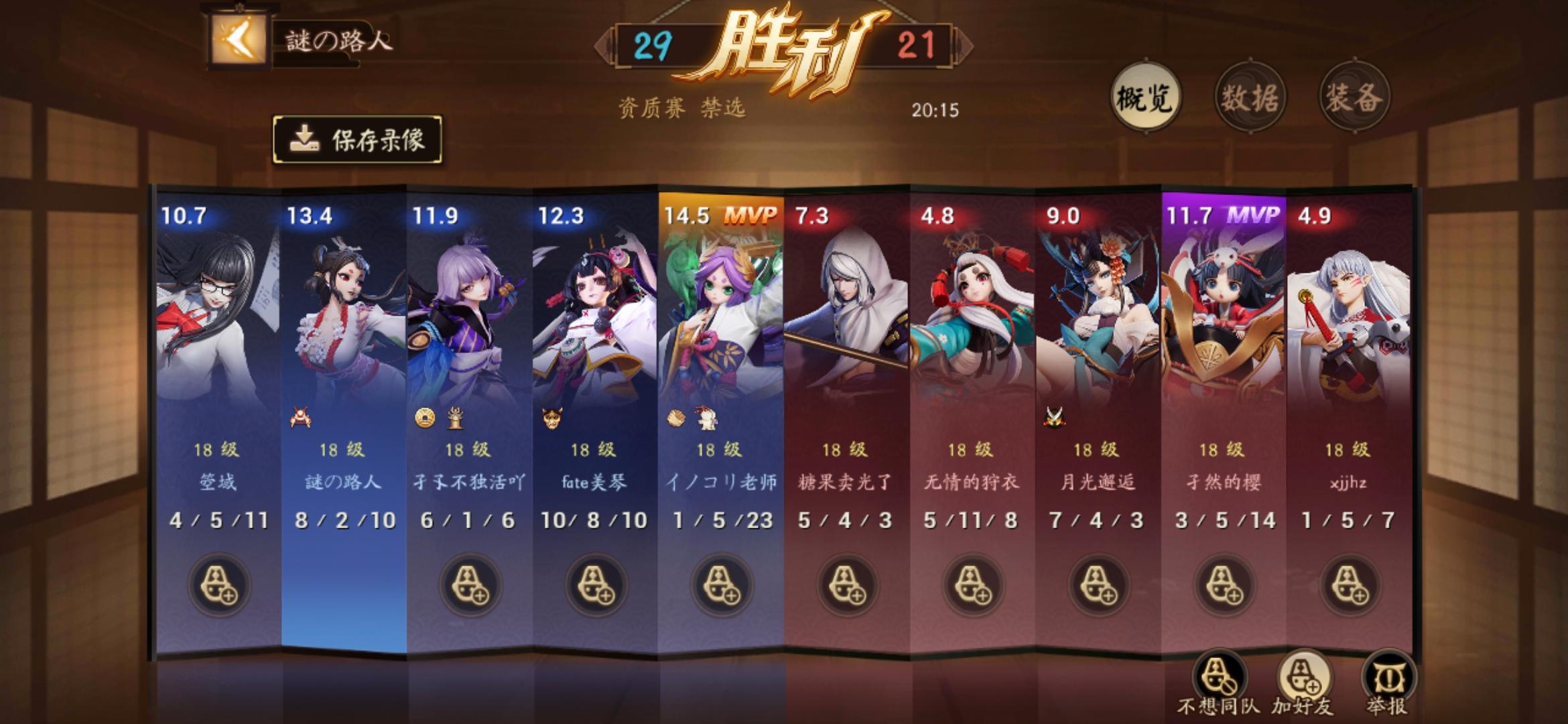This screenshot has height=724, width=1568.
Task: Add MVP player イノコリ老师 as friend
Action: point(719,583)
